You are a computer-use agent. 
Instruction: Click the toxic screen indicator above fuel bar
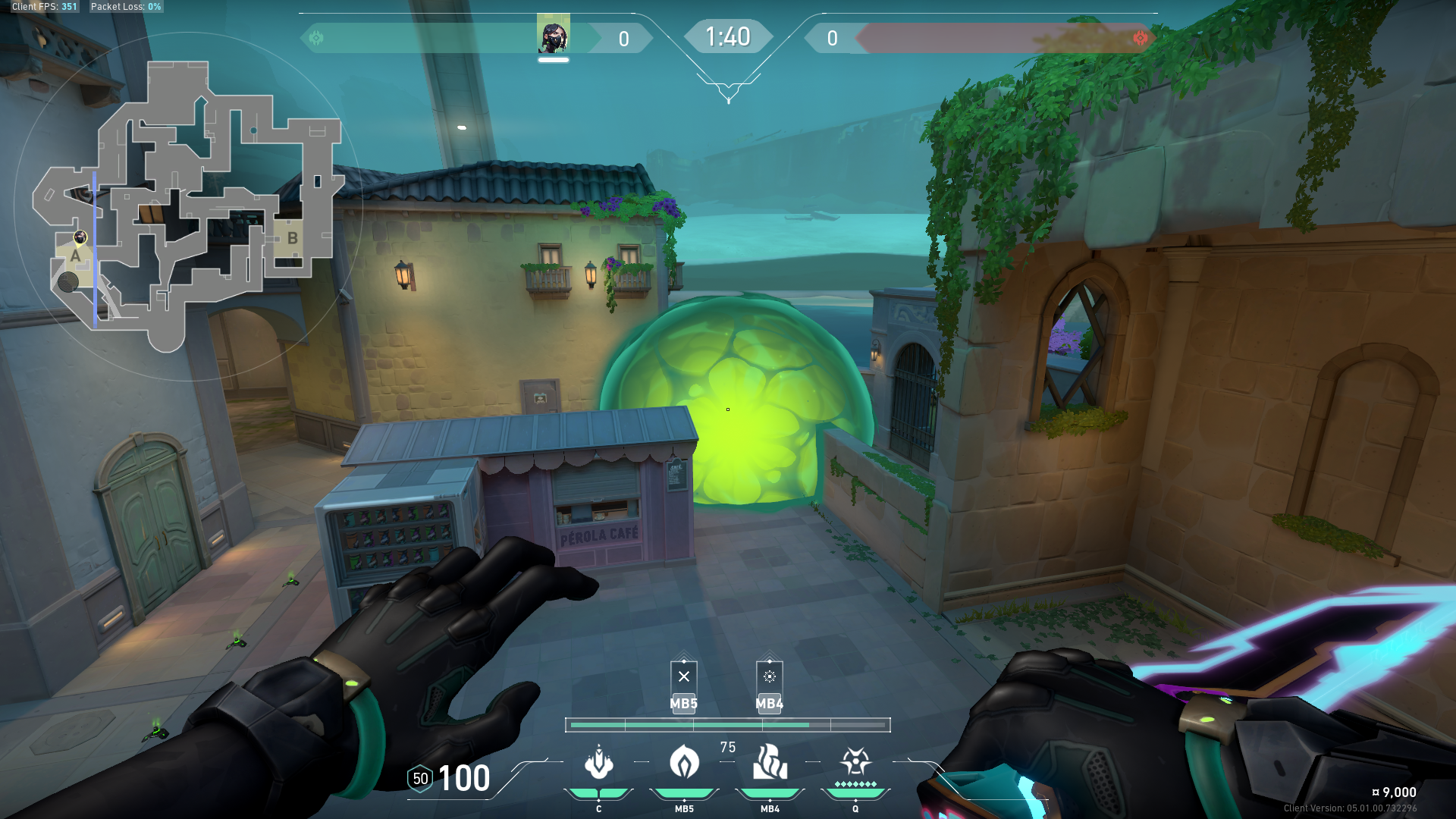(x=770, y=676)
